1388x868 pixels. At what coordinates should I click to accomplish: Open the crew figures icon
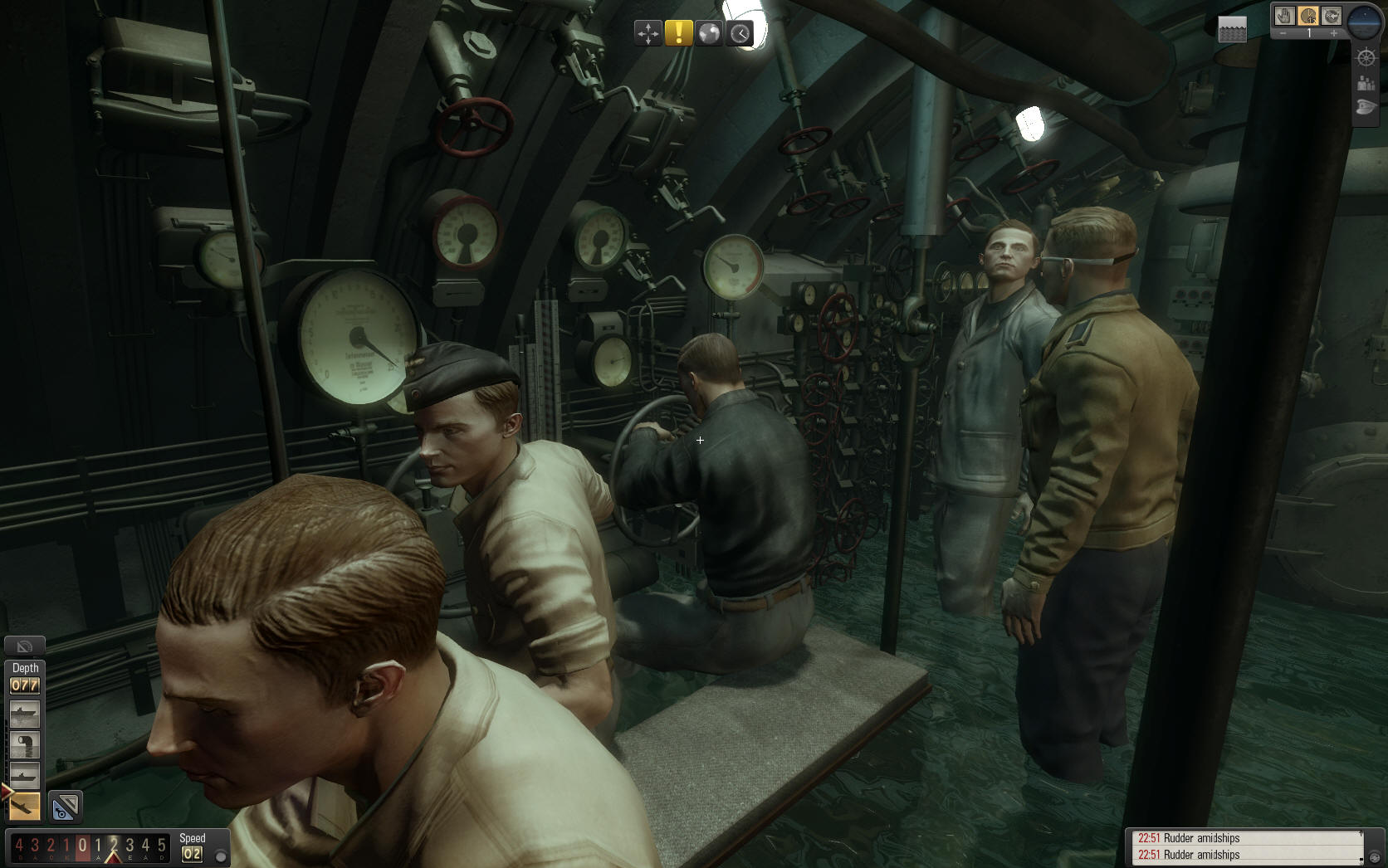pyautogui.click(x=1366, y=83)
